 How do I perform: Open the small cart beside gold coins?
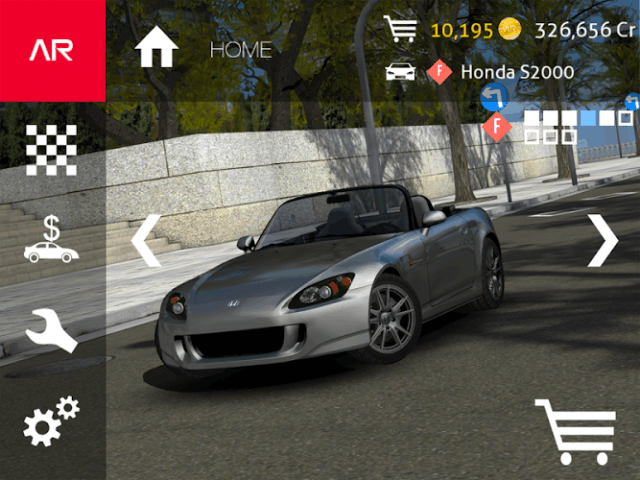click(x=400, y=29)
